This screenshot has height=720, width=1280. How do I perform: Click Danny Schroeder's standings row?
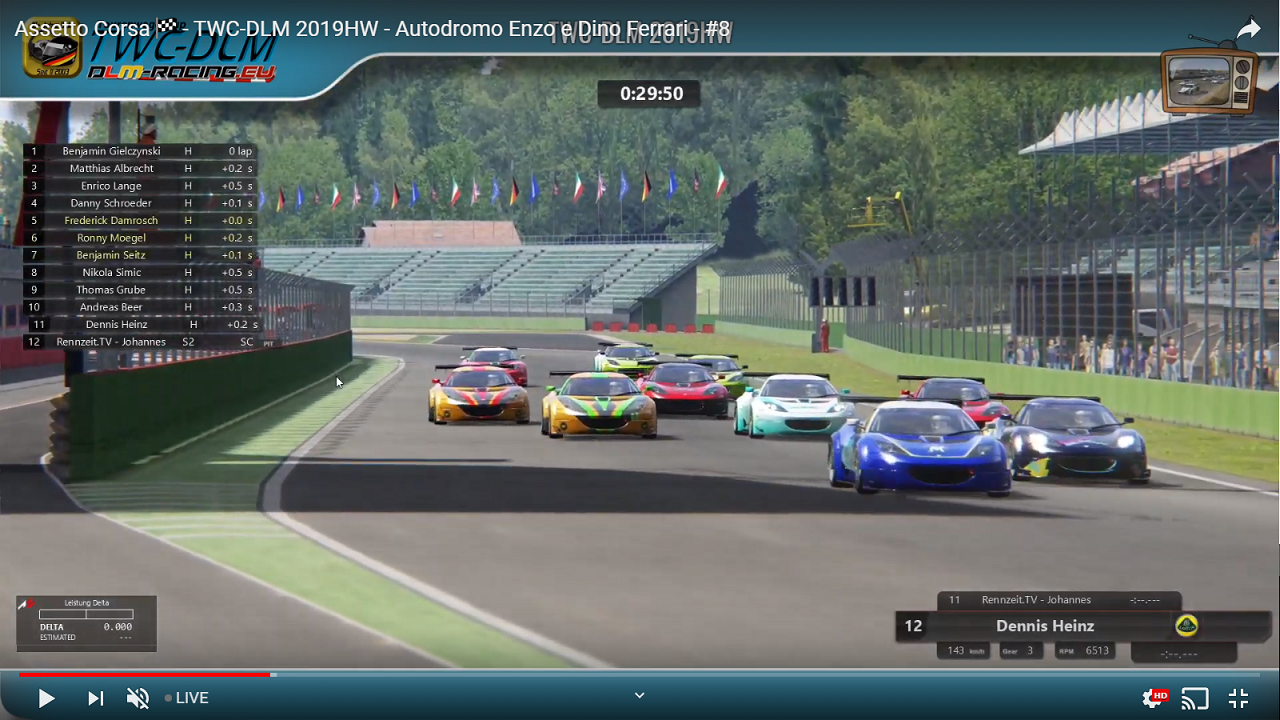[112, 203]
